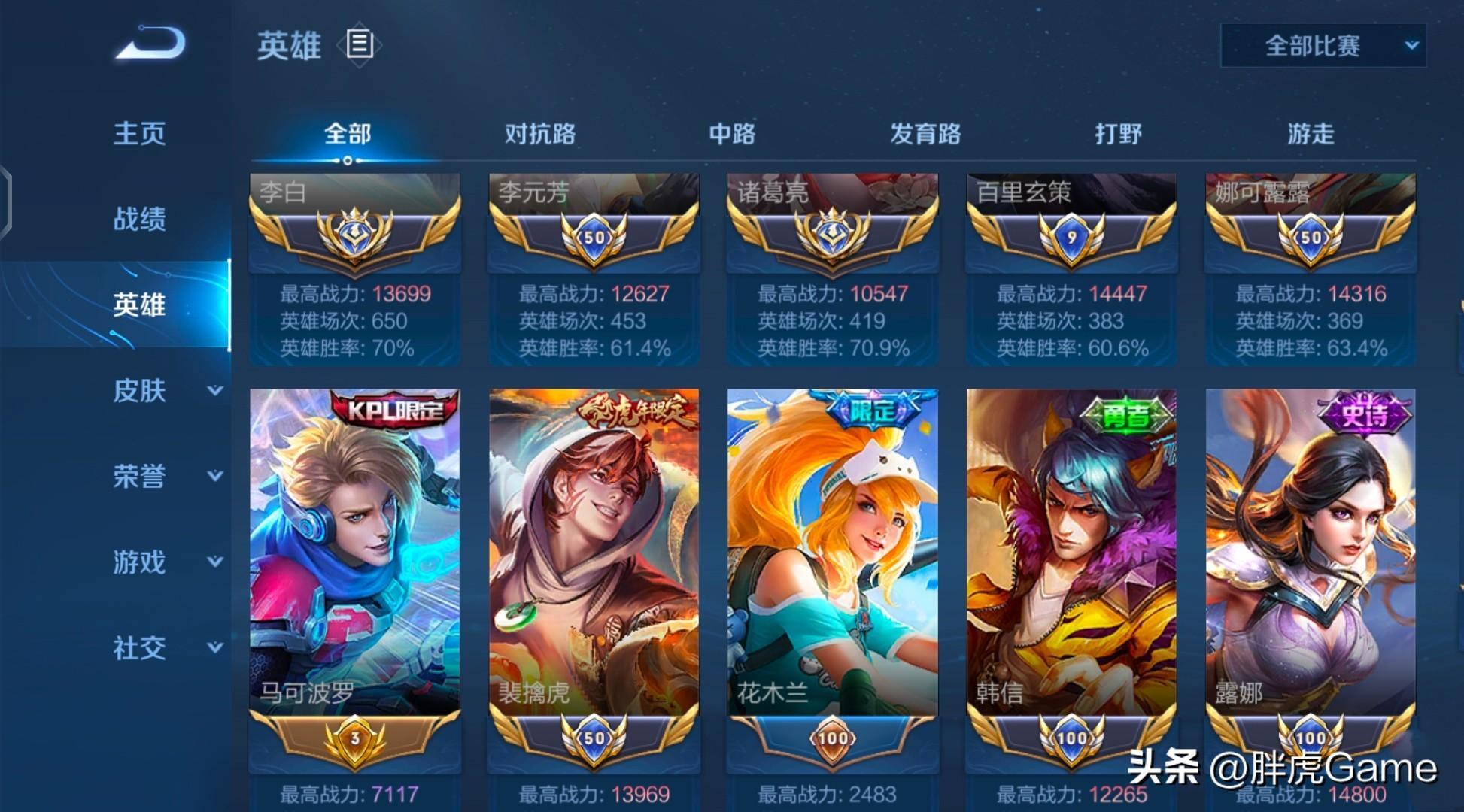Open the 主页 home section
The width and height of the screenshot is (1464, 812).
pos(139,134)
